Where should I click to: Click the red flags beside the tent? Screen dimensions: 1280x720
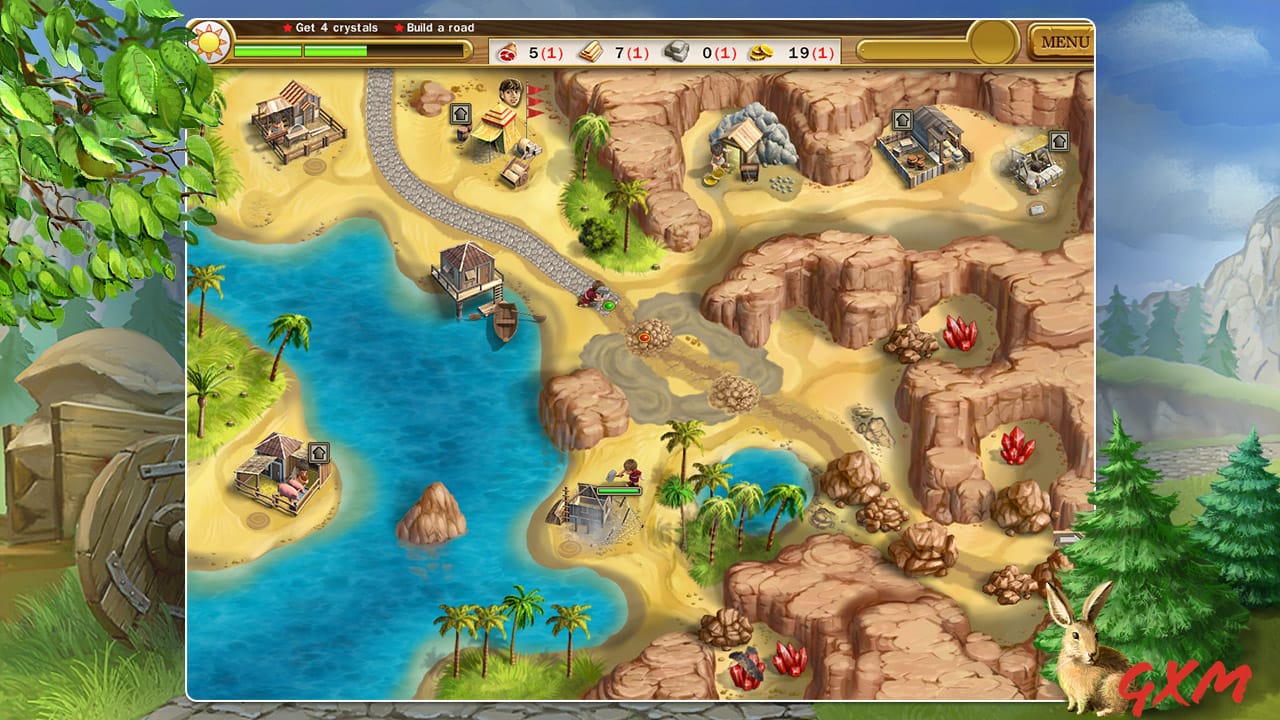click(x=536, y=102)
